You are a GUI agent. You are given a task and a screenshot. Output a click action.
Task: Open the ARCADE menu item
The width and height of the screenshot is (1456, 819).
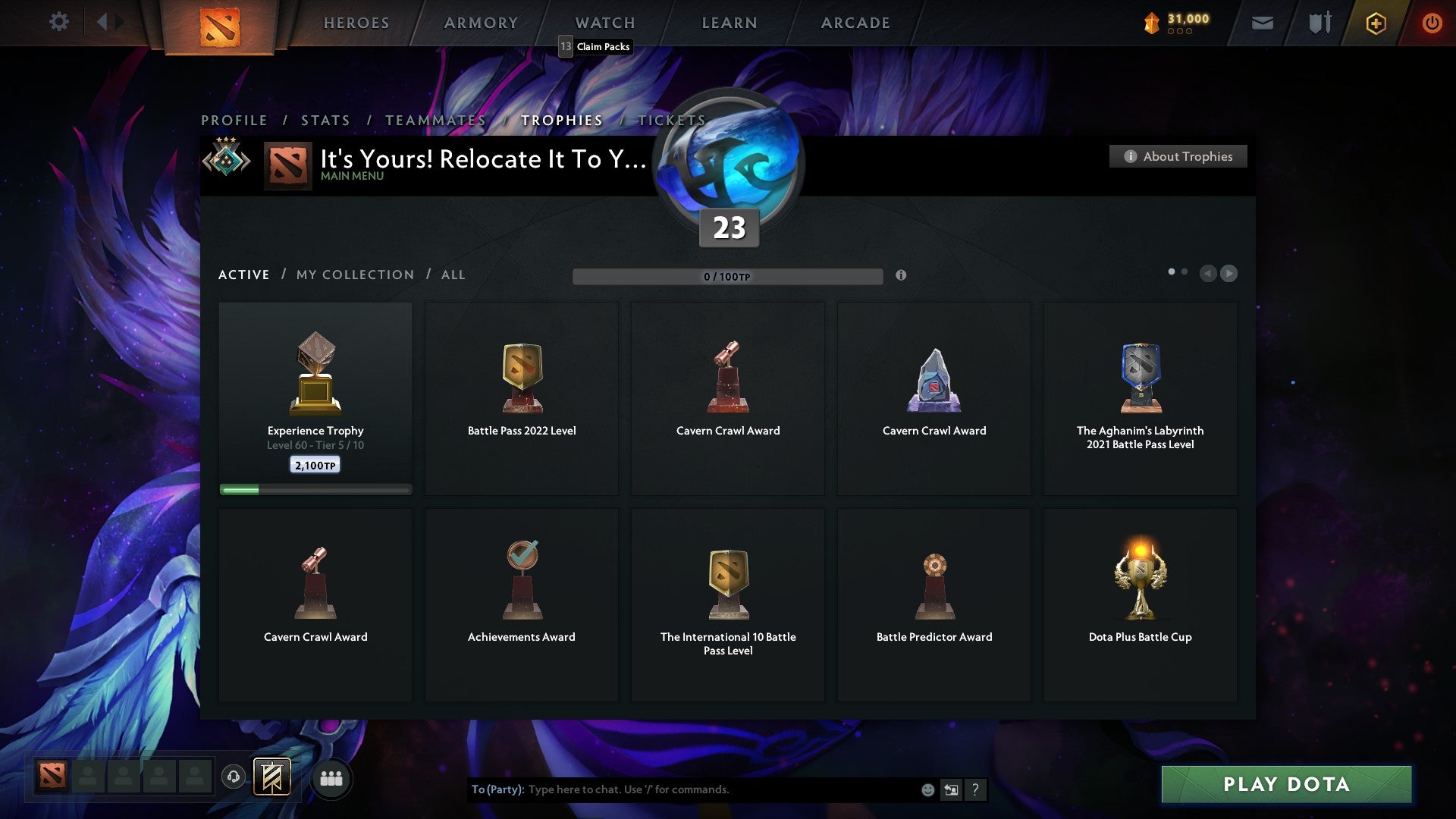[855, 23]
